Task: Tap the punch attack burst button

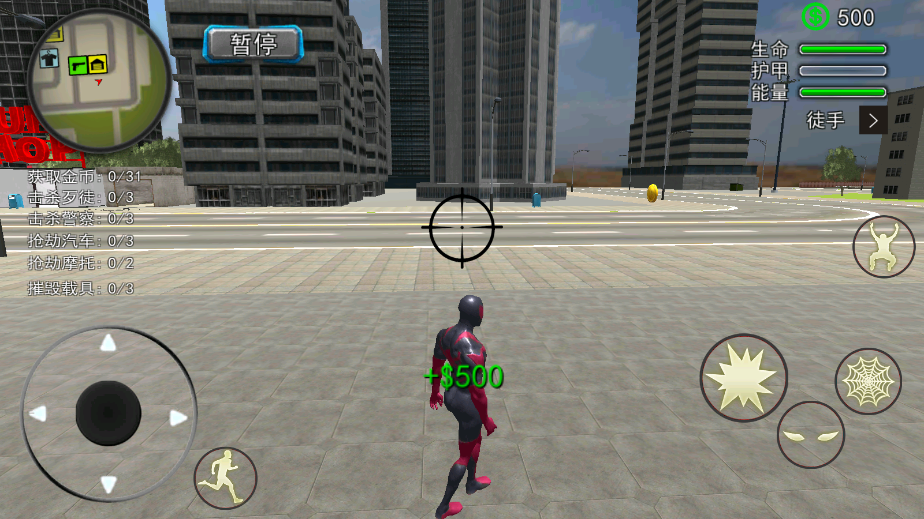Action: [x=743, y=377]
